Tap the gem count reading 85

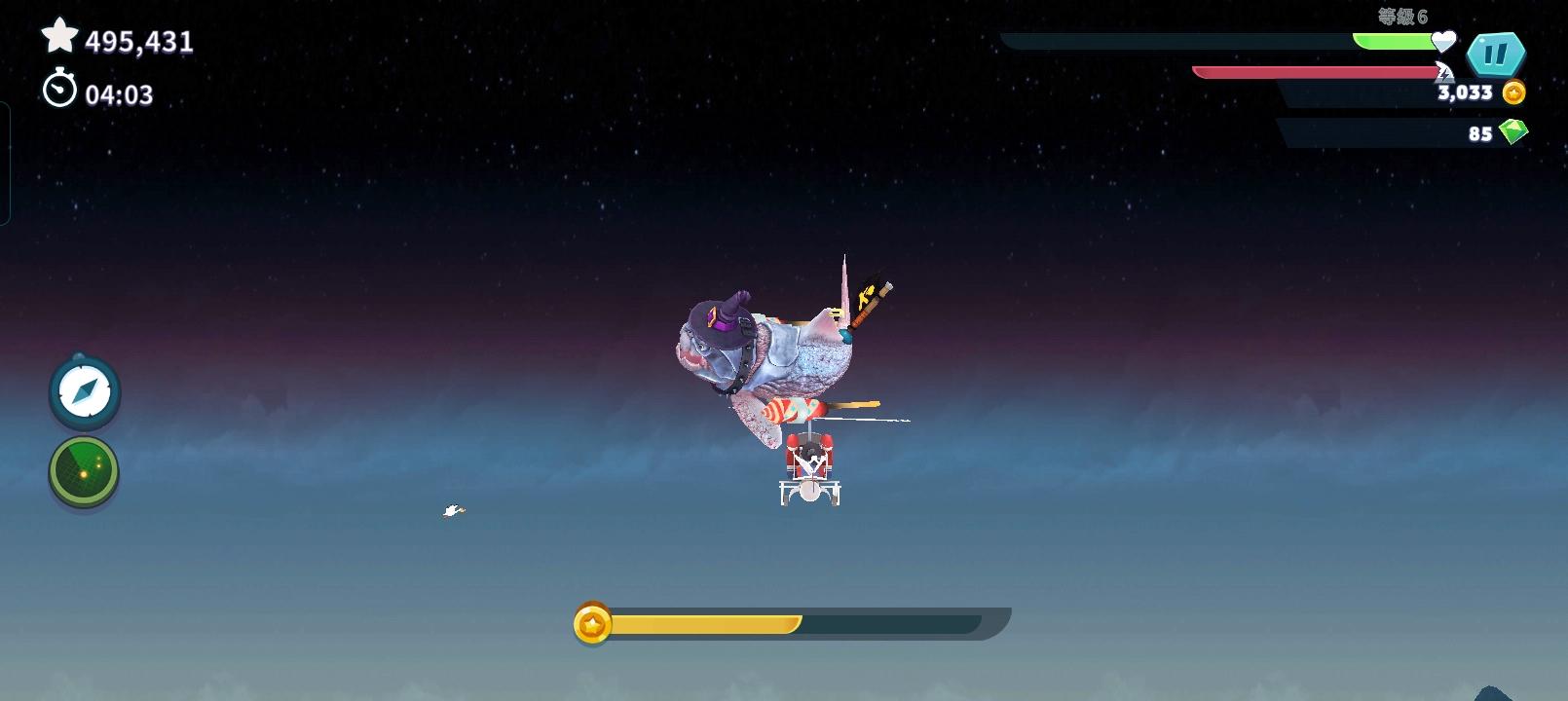click(1478, 133)
